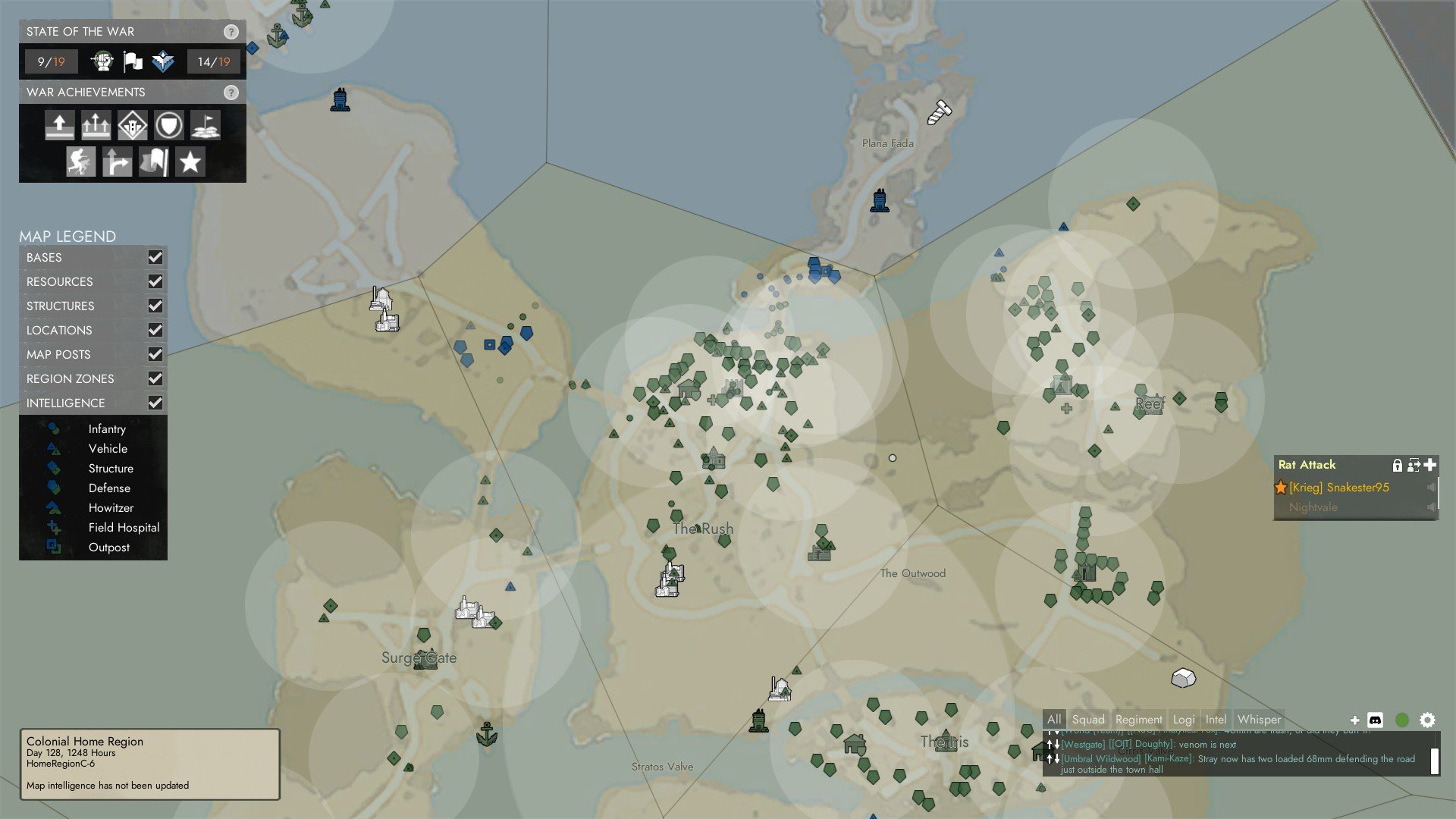Switch to the Whisper chat tab
The height and width of the screenshot is (819, 1456).
tap(1259, 719)
